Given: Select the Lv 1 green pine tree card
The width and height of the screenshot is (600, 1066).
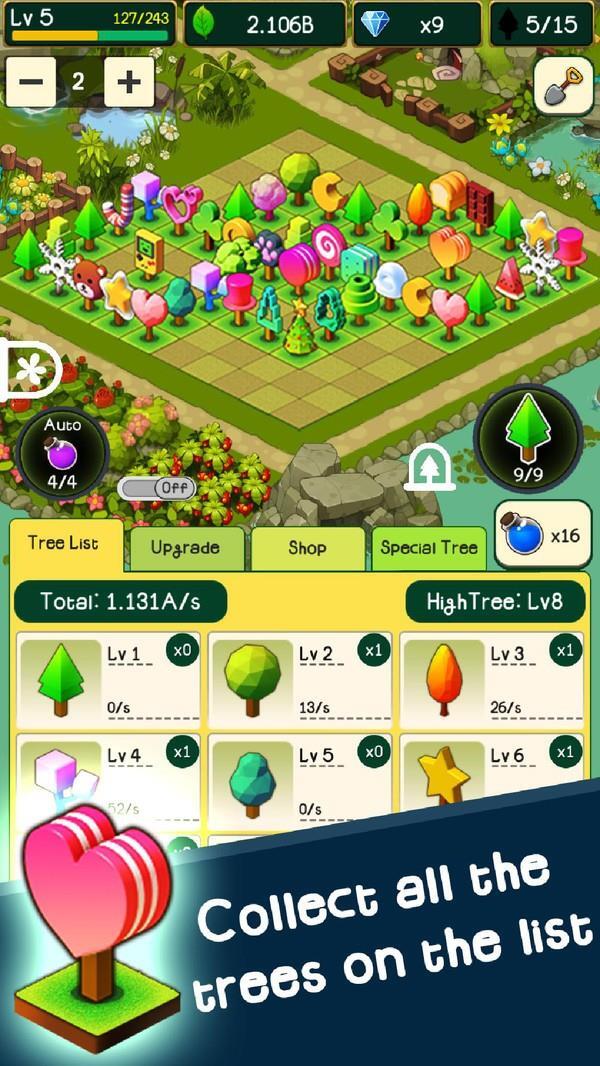Looking at the screenshot, I should 108,679.
